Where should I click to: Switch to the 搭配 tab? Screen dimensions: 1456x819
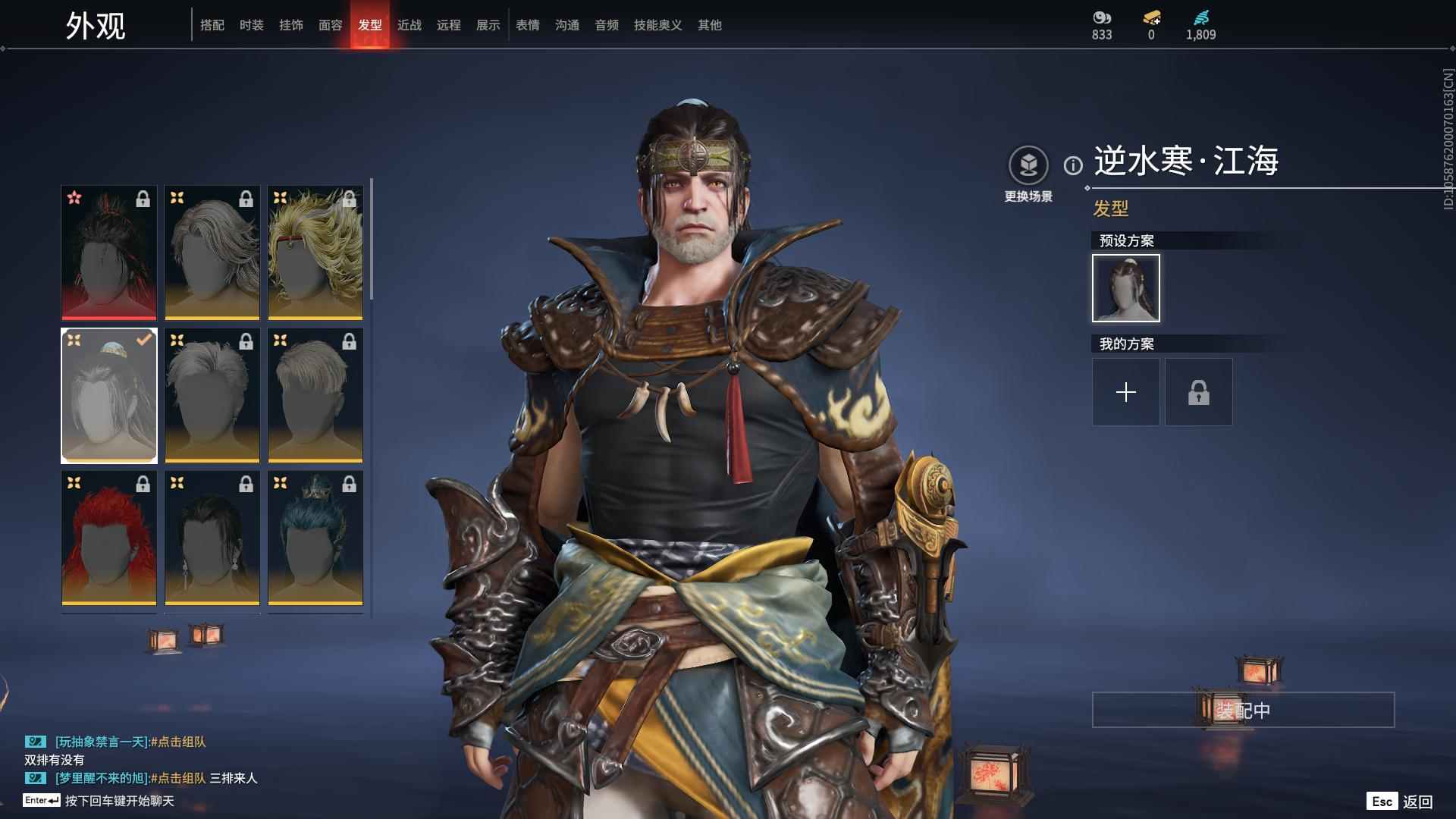pos(212,25)
